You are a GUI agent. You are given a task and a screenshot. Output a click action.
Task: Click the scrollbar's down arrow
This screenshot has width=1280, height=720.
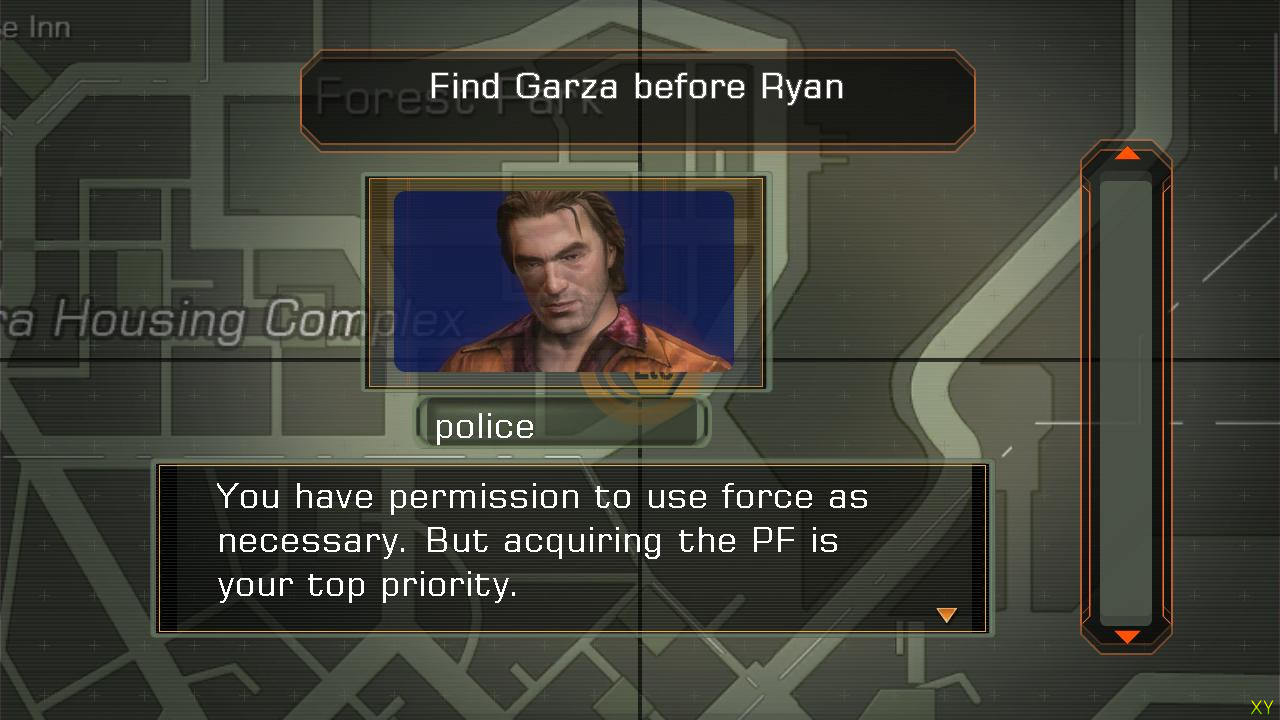(1127, 637)
